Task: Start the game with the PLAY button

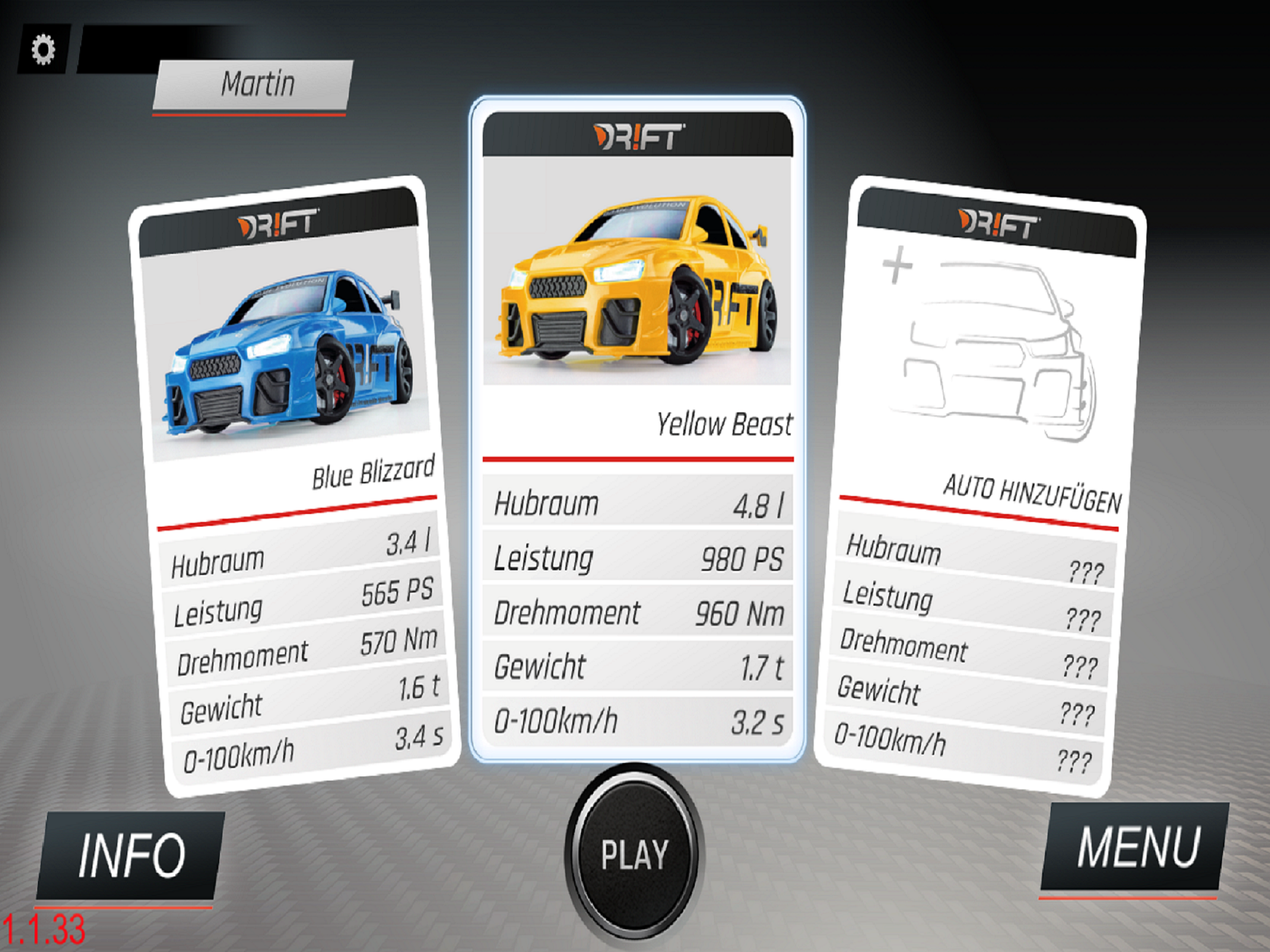Action: click(635, 854)
